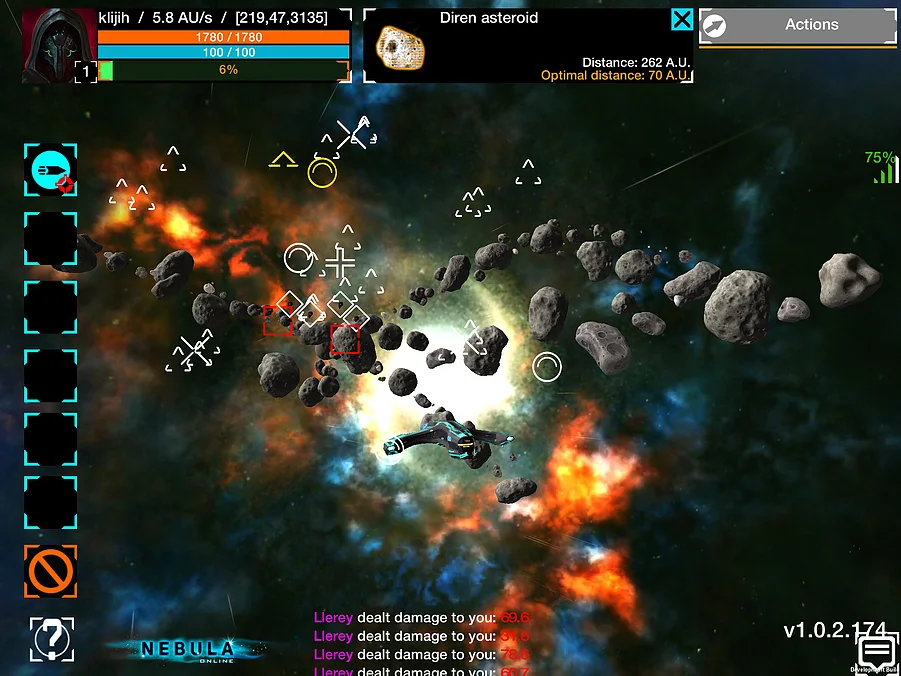This screenshot has width=901, height=676.
Task: Open the question mark help button
Action: pos(50,639)
